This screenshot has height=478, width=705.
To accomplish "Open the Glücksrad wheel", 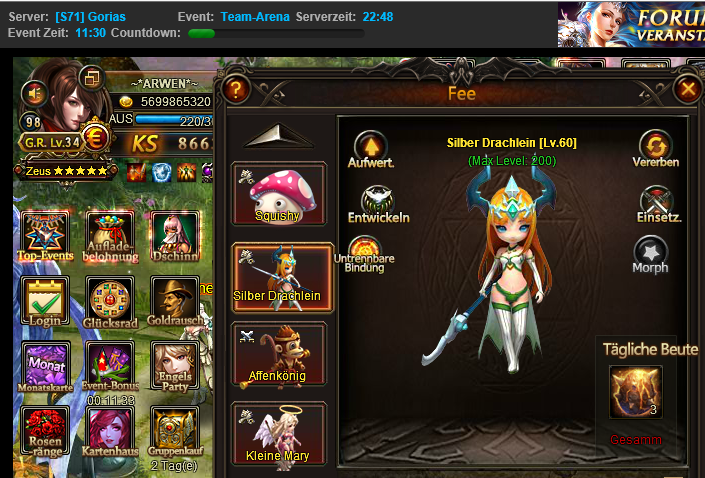I will click(x=109, y=302).
